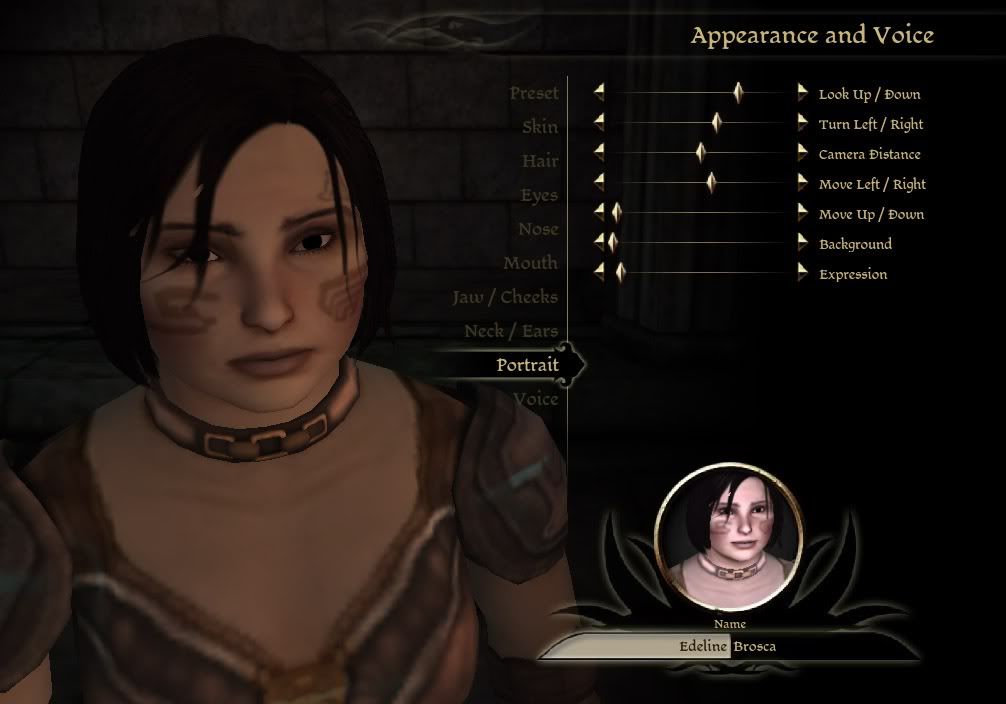Screen dimensions: 1006x704
Task: Open Jaw / Cheeks settings
Action: pos(505,297)
